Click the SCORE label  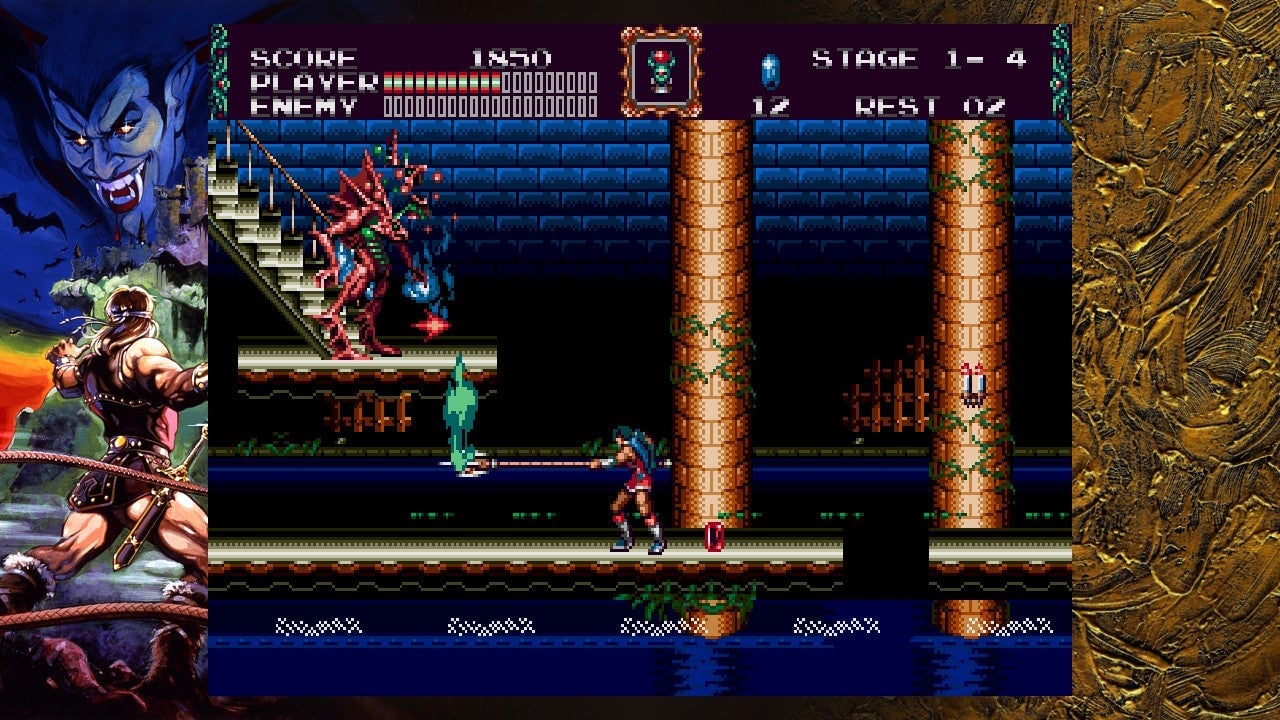300,58
